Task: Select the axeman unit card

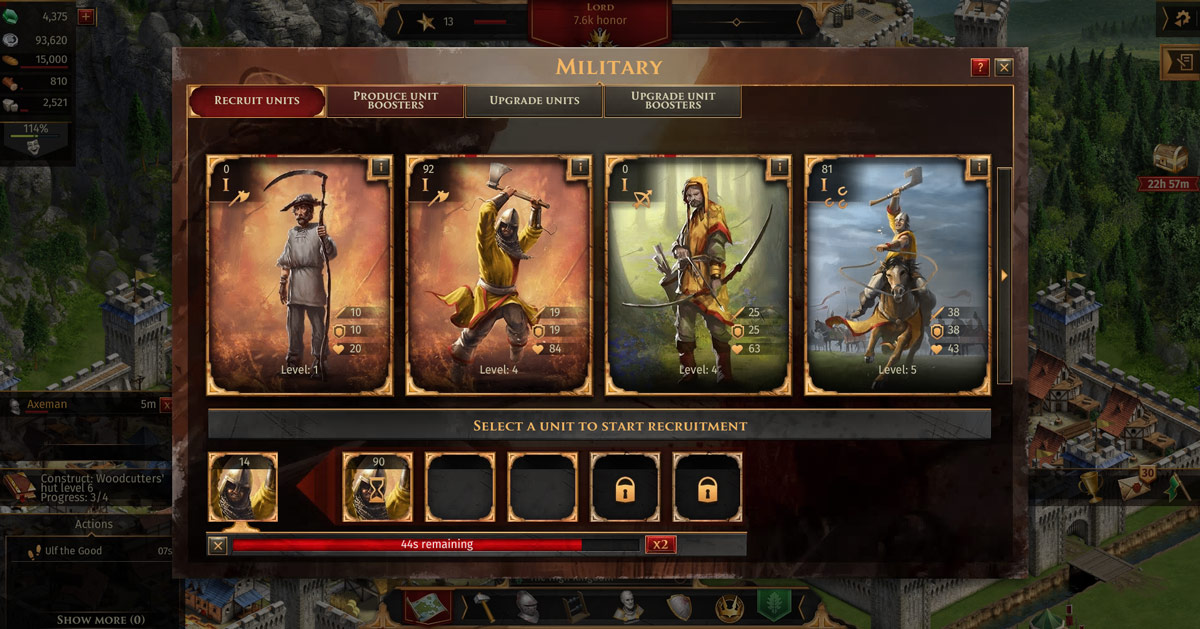Action: pos(499,274)
